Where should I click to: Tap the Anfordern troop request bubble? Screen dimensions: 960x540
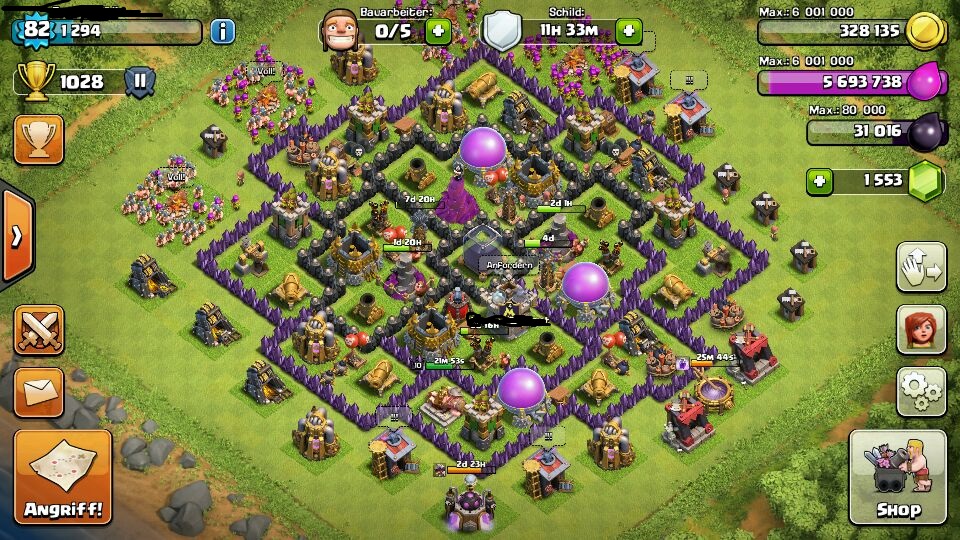pos(510,265)
